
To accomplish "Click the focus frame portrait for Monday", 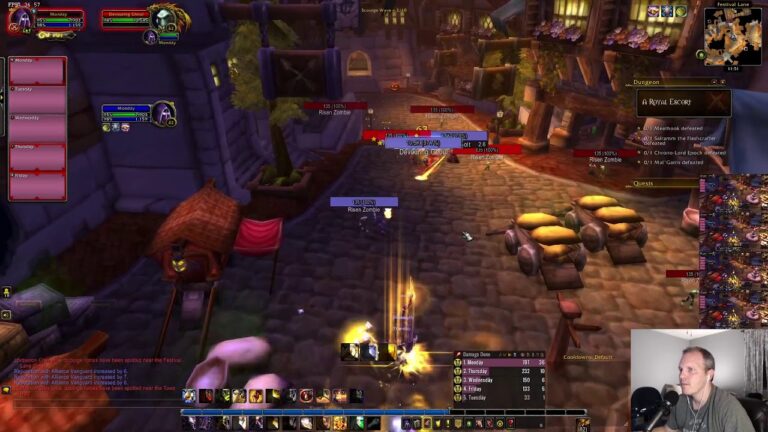I will pyautogui.click(x=163, y=112).
